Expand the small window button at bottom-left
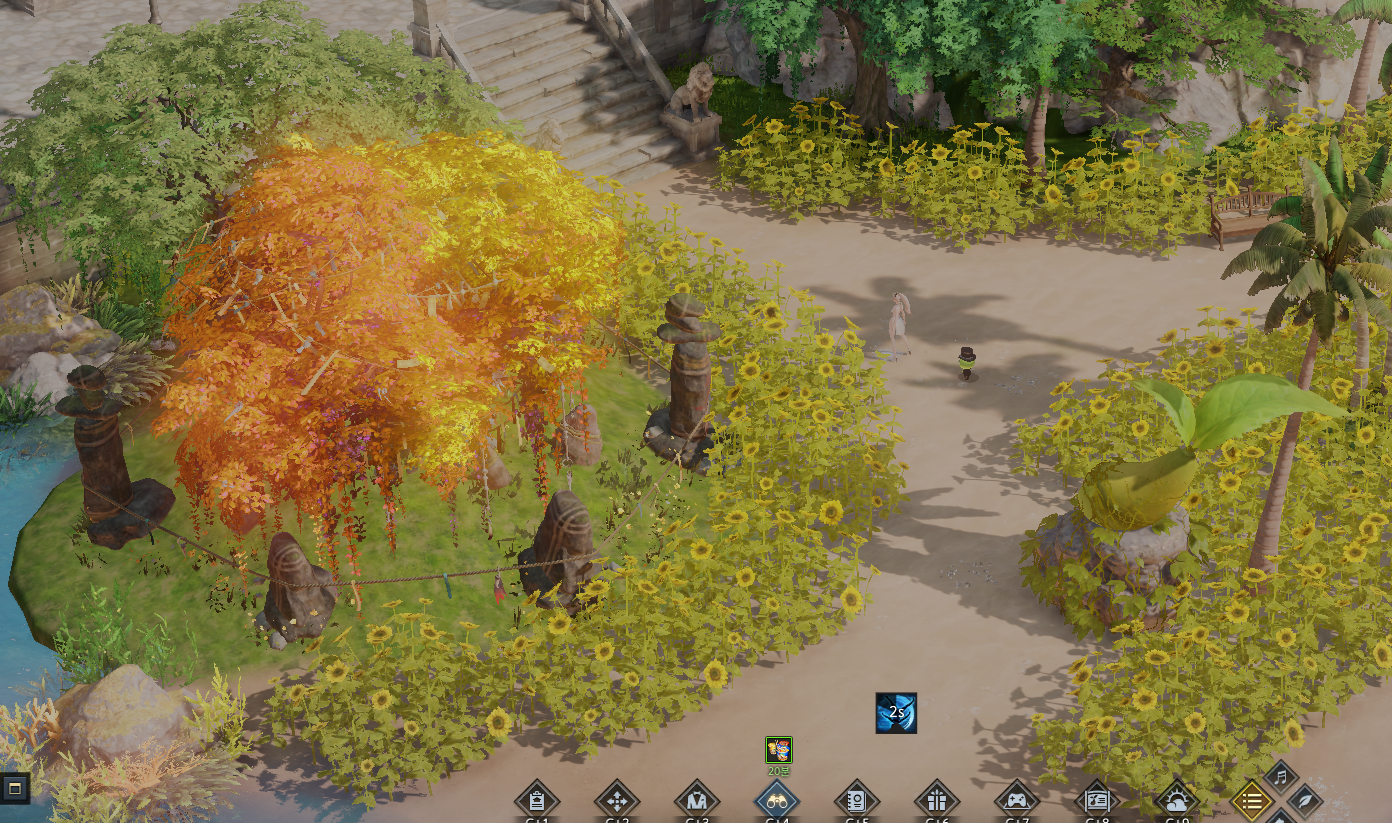The width and height of the screenshot is (1392, 823). (14, 789)
